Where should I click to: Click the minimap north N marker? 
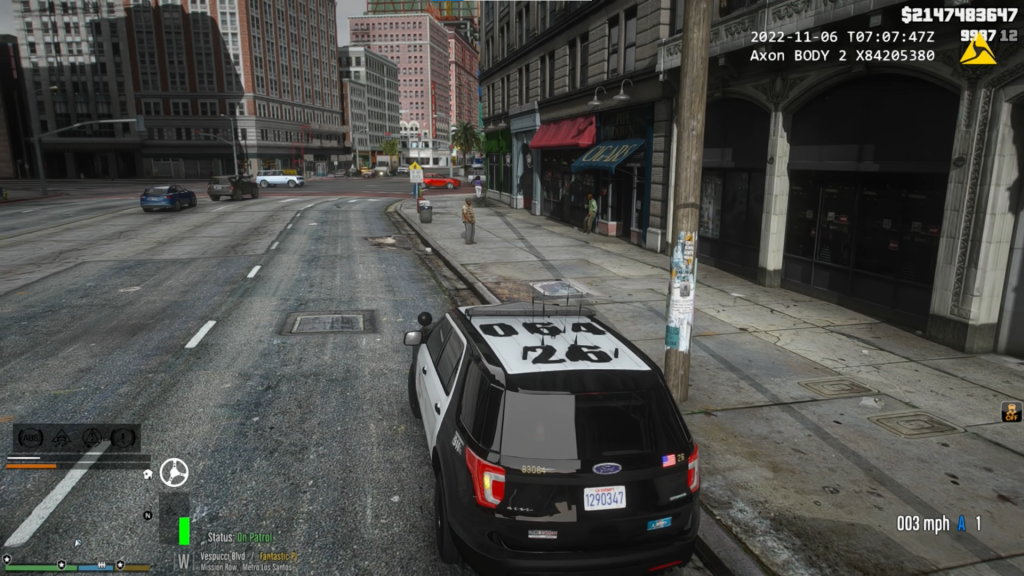pyautogui.click(x=148, y=516)
